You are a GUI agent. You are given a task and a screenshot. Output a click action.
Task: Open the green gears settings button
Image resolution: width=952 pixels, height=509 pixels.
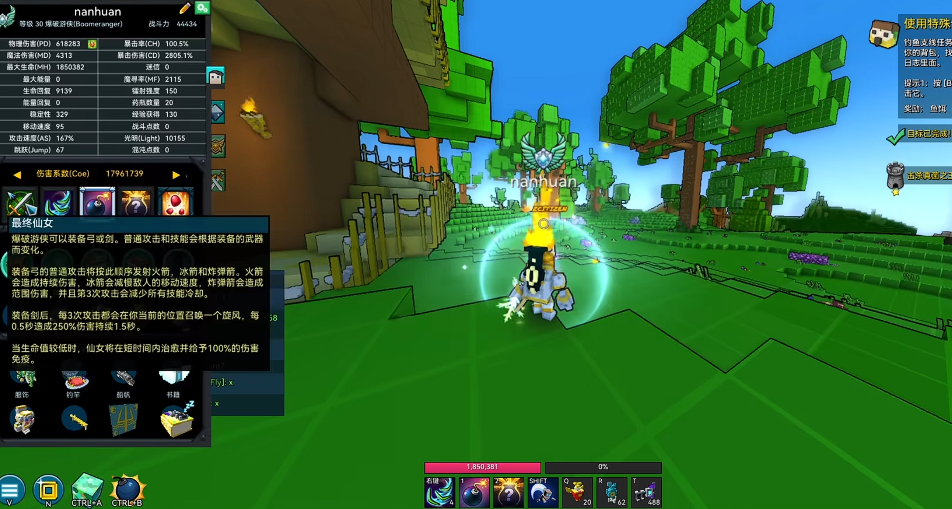pyautogui.click(x=202, y=8)
